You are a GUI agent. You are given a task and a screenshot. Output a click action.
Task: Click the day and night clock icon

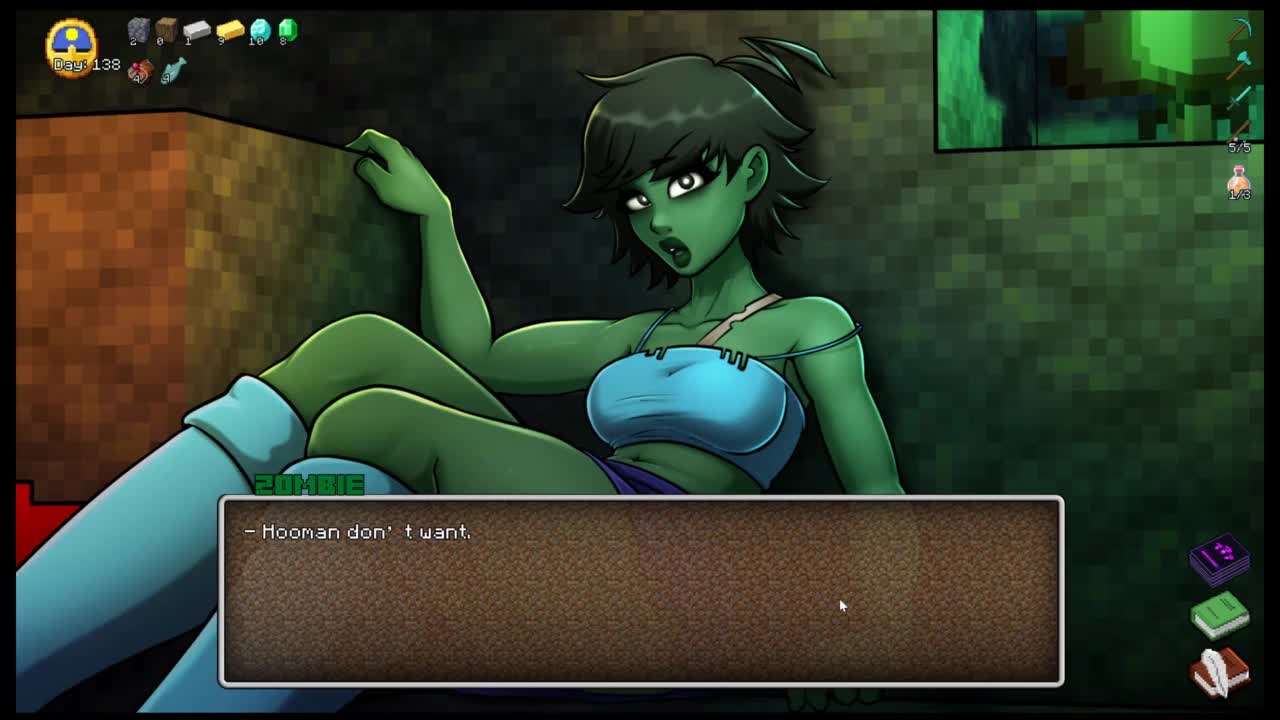point(71,42)
